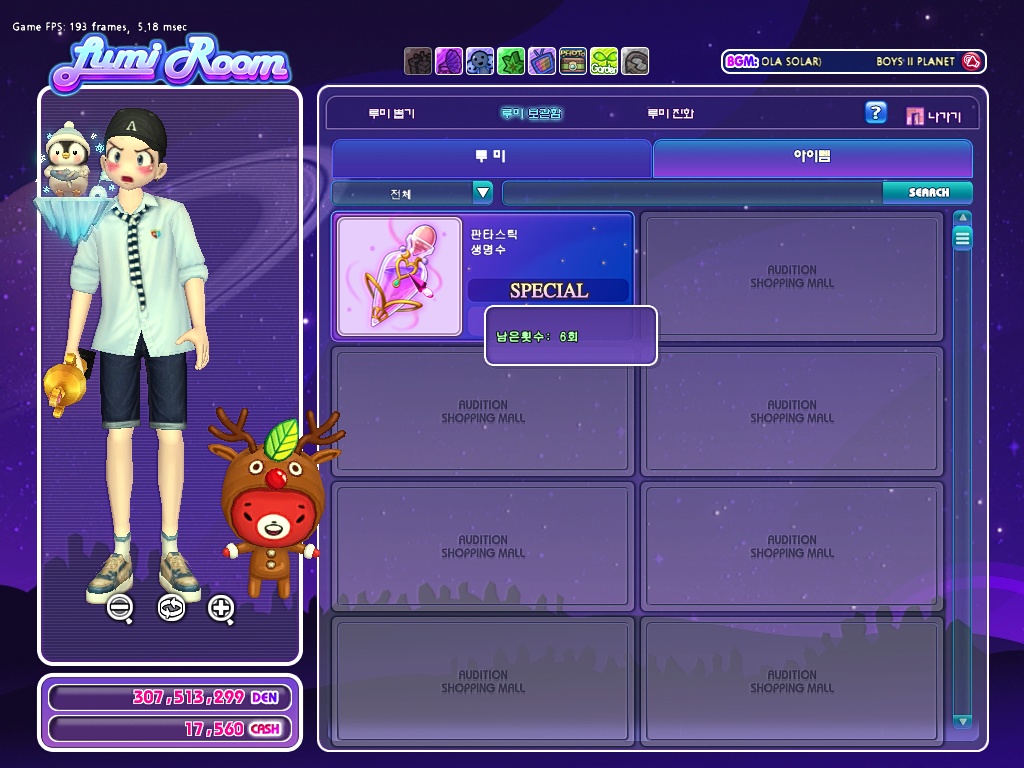Click the item list scrollbar down arrow
This screenshot has height=768, width=1024.
962,721
